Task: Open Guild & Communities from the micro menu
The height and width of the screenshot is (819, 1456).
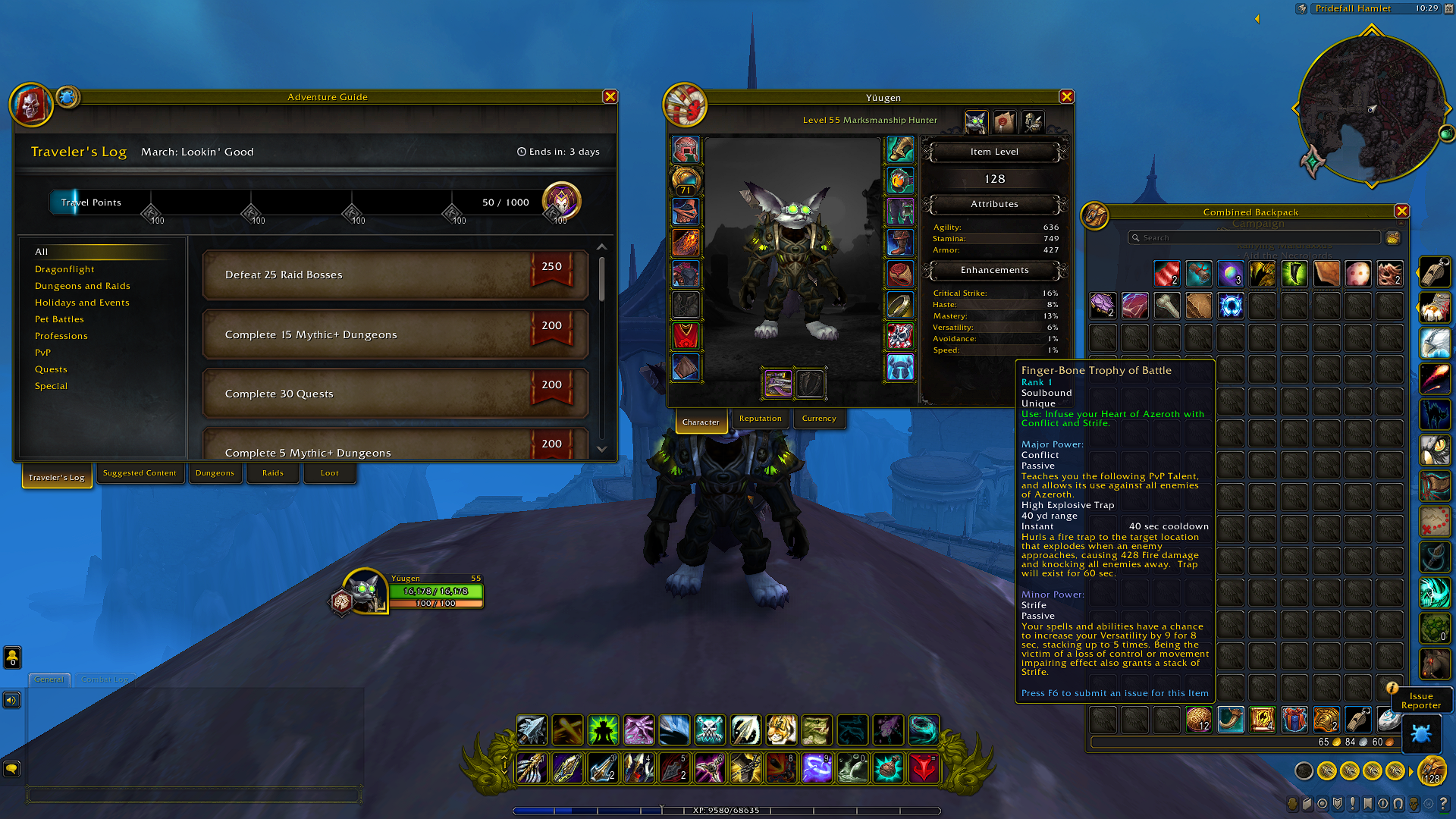Action: pos(1367,802)
